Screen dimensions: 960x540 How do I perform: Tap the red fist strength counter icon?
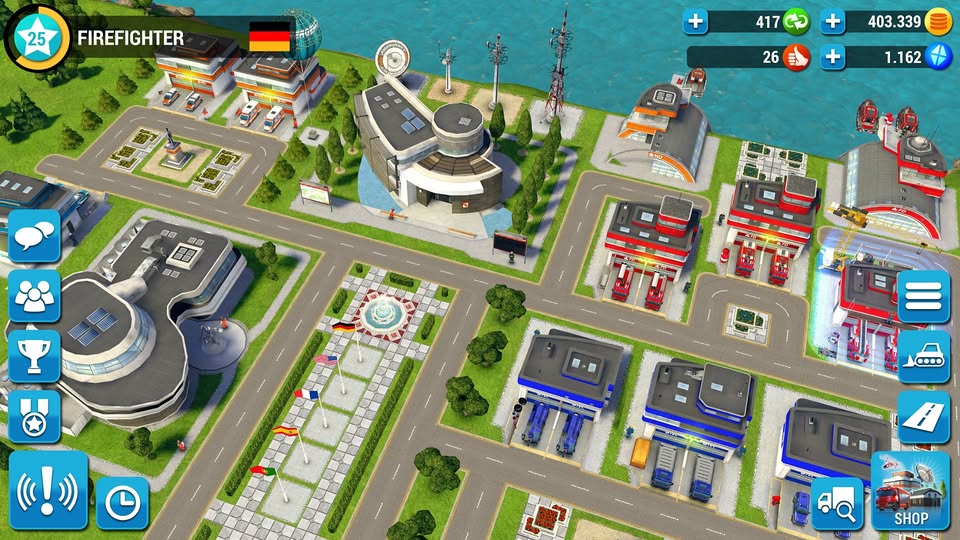pyautogui.click(x=796, y=57)
